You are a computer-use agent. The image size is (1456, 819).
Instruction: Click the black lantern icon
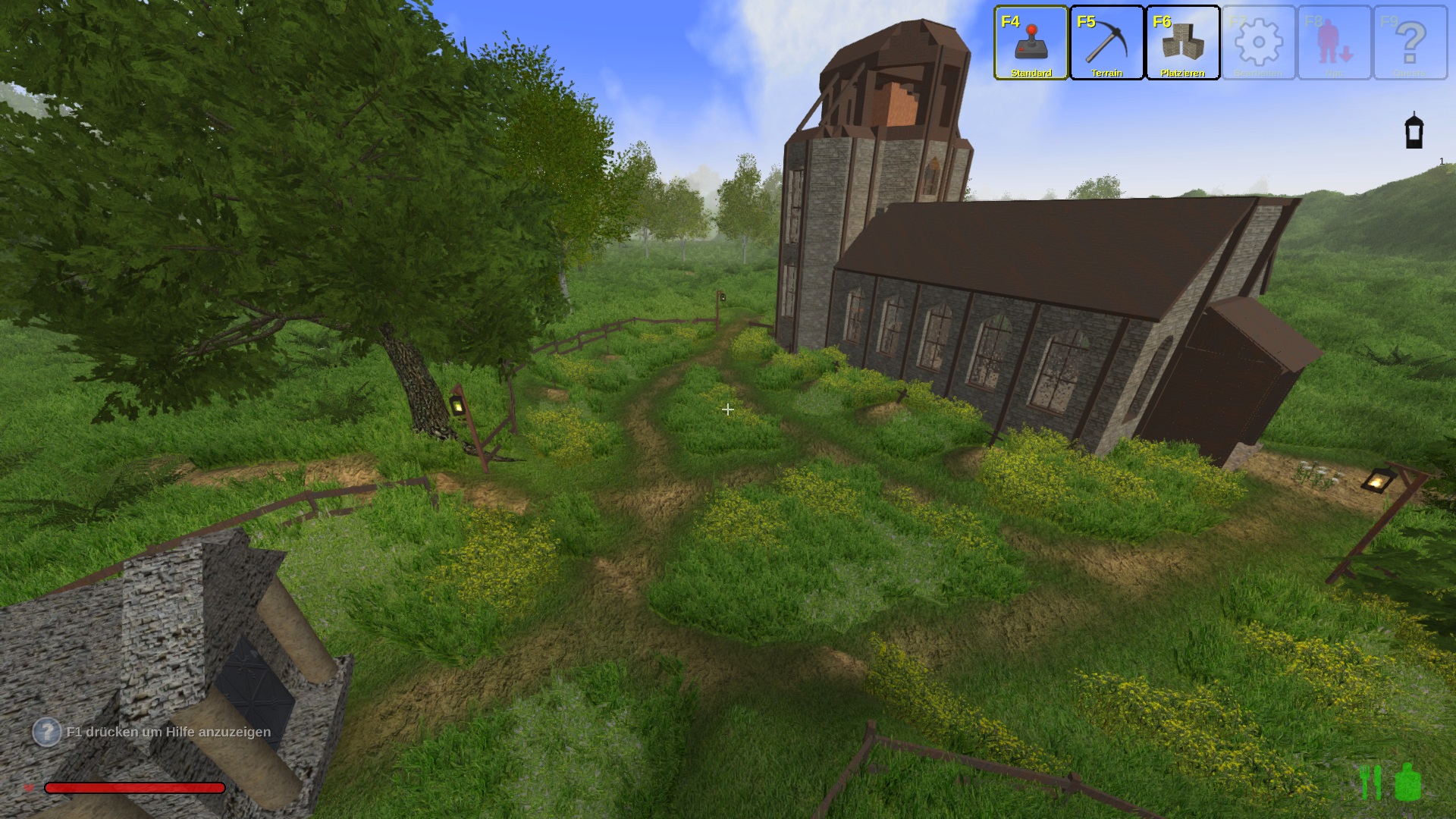[x=1414, y=131]
